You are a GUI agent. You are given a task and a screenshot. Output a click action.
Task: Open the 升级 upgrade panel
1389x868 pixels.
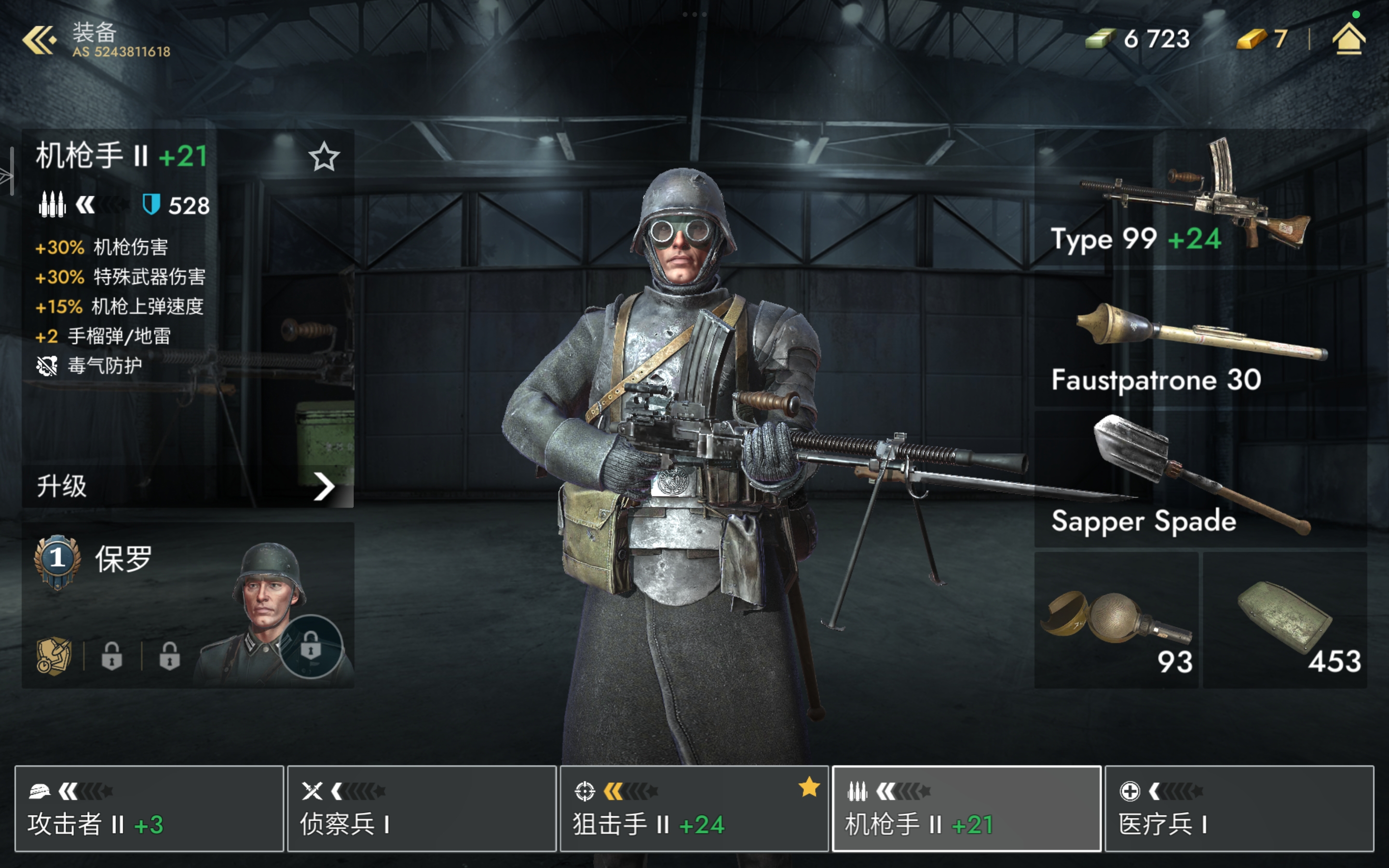point(187,486)
